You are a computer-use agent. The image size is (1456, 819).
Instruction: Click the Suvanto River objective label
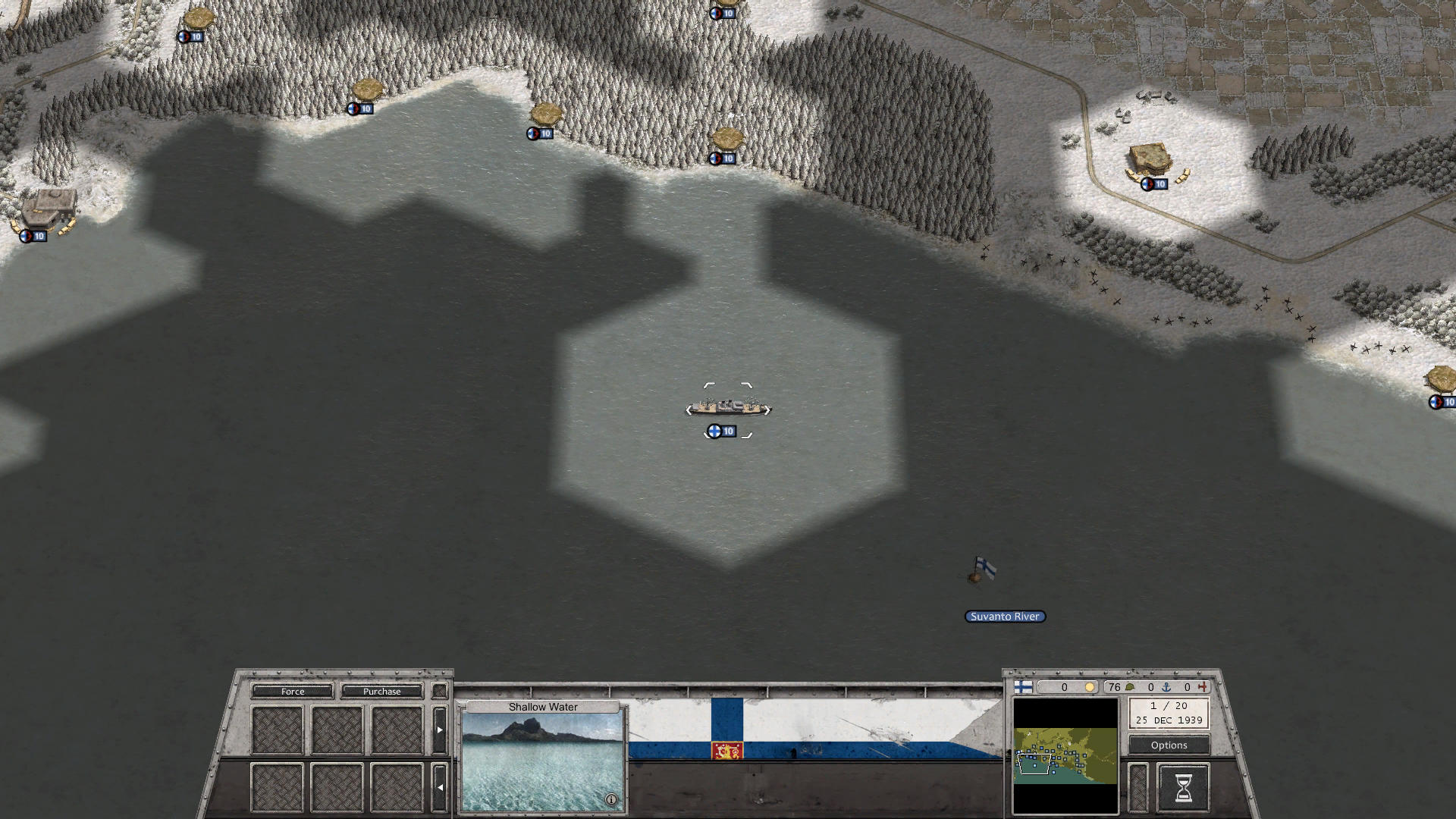click(x=1004, y=617)
